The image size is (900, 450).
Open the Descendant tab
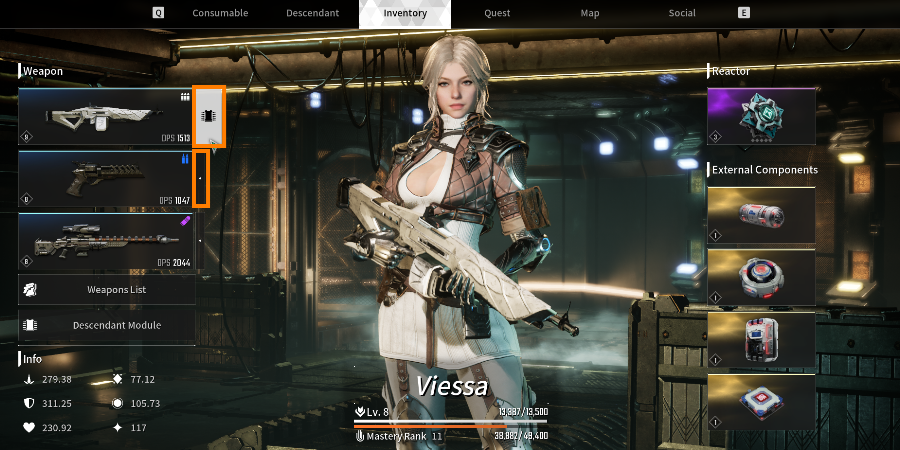[312, 14]
